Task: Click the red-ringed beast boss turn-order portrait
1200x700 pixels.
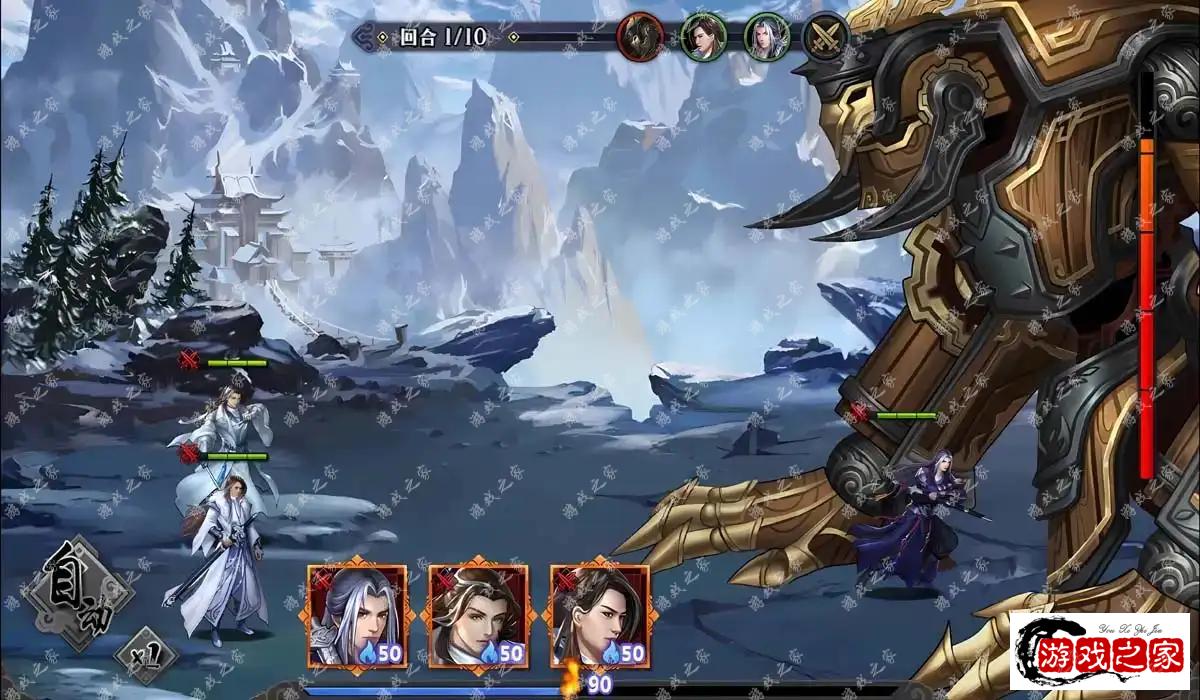Action: point(640,38)
